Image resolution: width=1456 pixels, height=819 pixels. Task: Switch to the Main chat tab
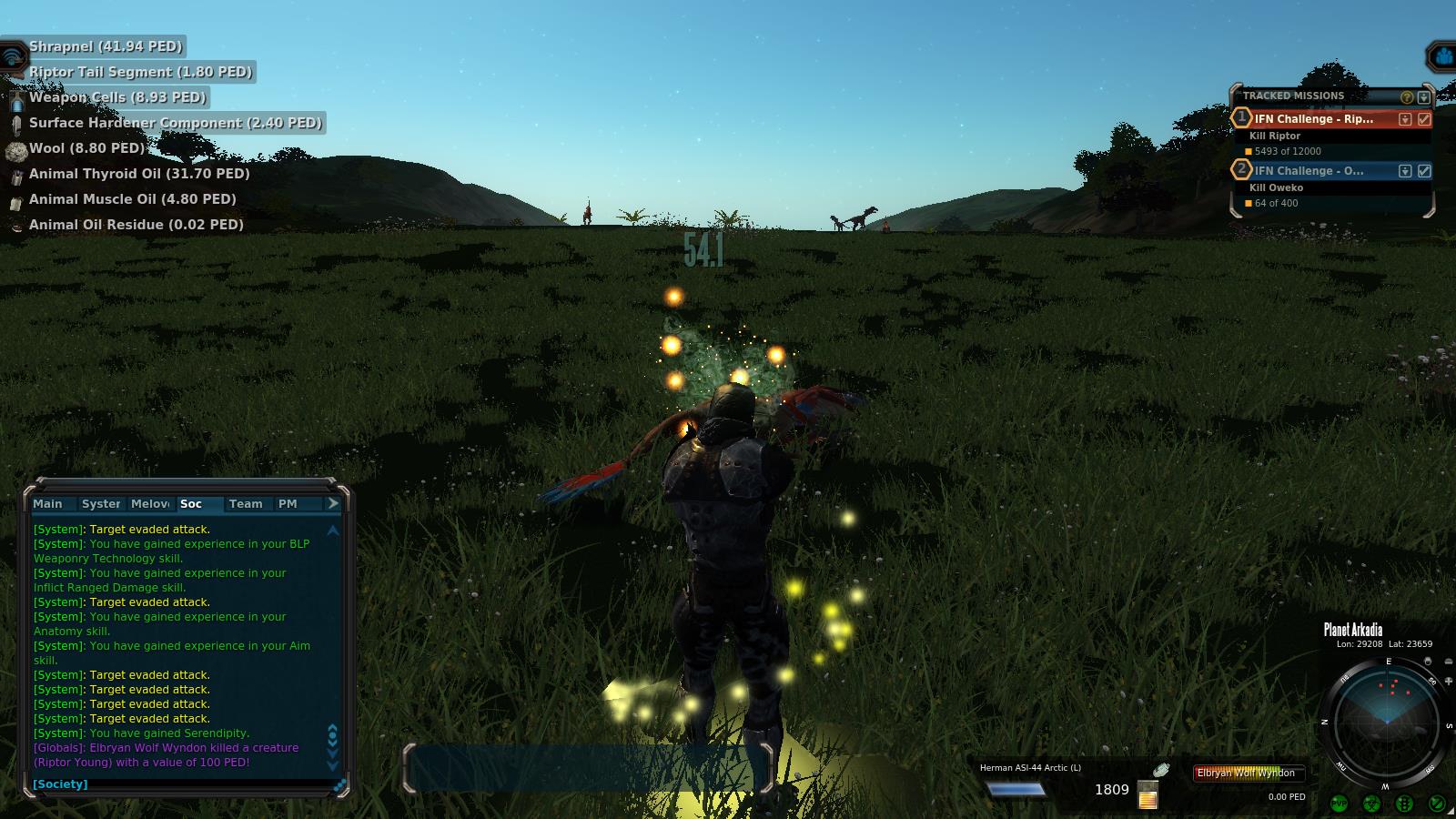coord(48,504)
